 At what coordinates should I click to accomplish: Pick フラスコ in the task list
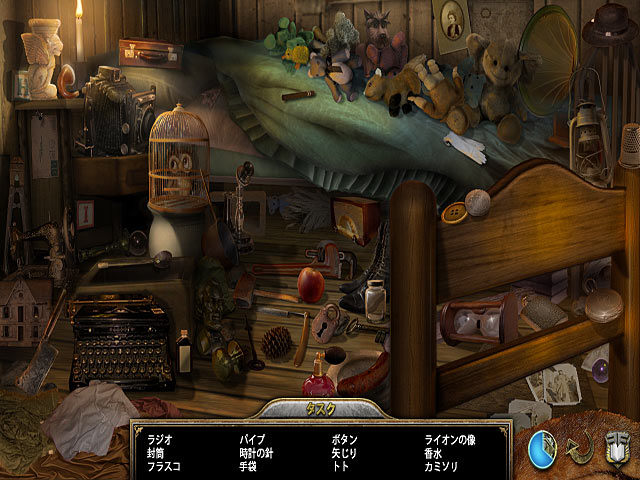164,465
